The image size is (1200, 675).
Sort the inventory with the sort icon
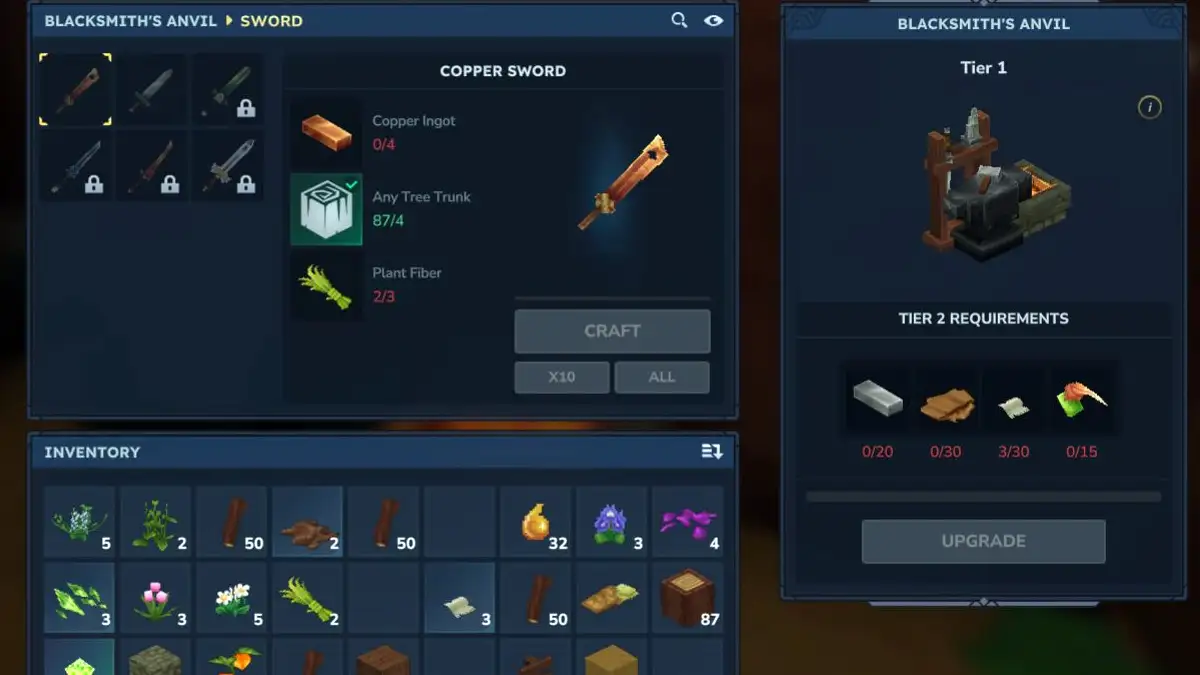(x=711, y=452)
